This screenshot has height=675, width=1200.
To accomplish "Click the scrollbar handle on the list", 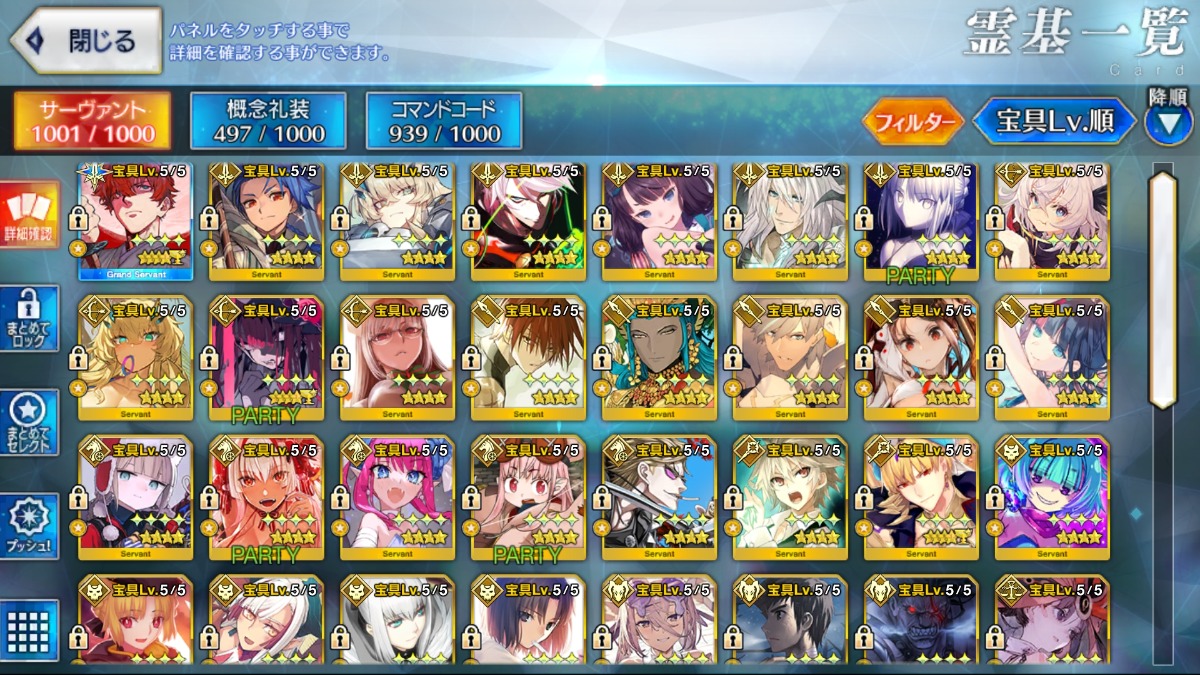I will coord(1163,290).
